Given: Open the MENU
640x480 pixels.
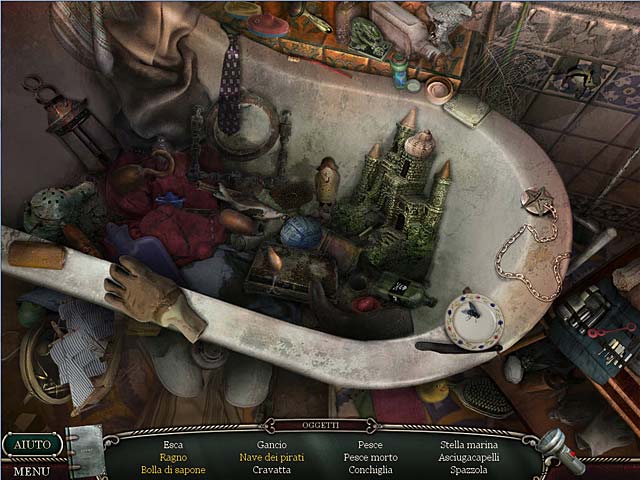Looking at the screenshot, I should (x=32, y=470).
